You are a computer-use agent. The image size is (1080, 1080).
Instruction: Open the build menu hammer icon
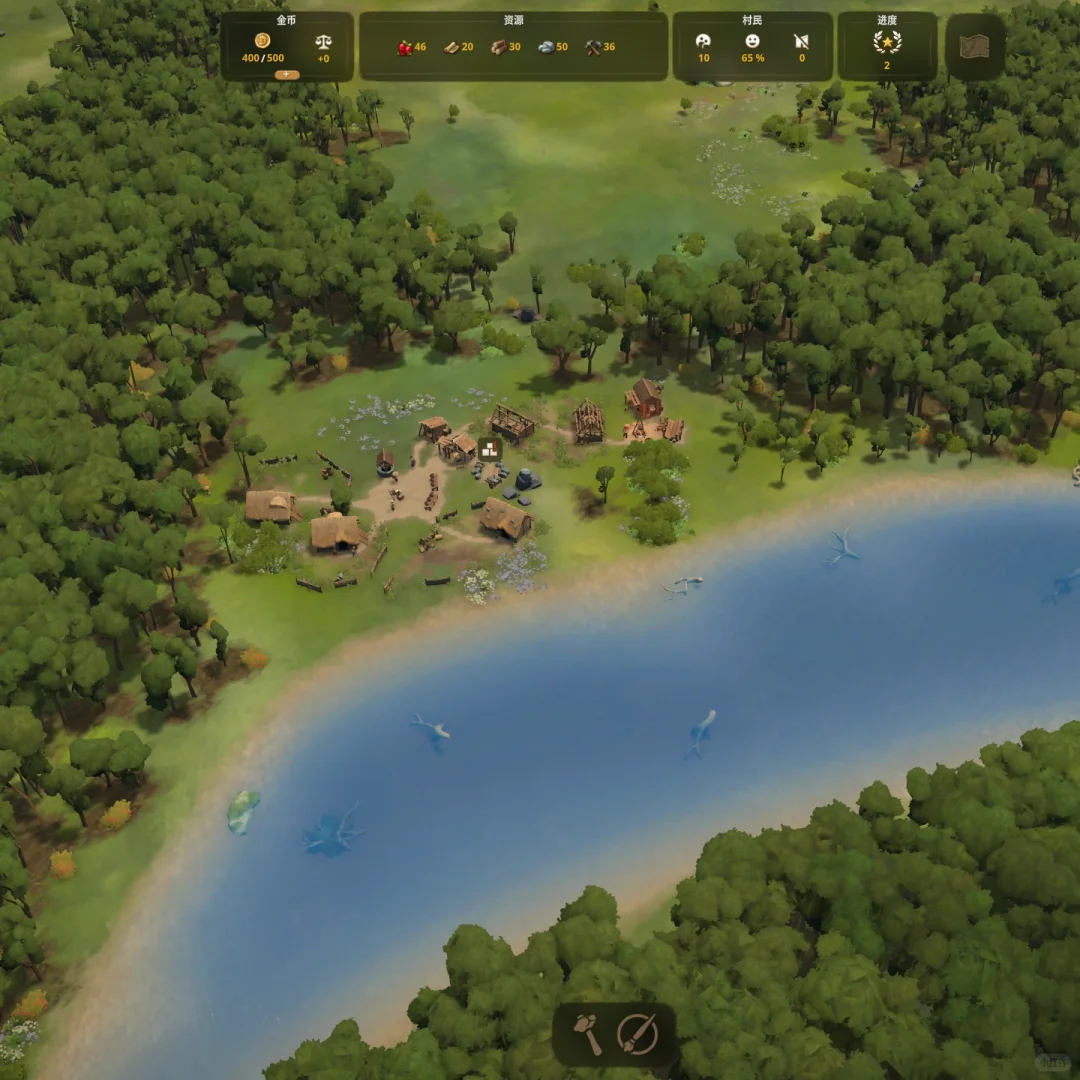(x=588, y=1034)
